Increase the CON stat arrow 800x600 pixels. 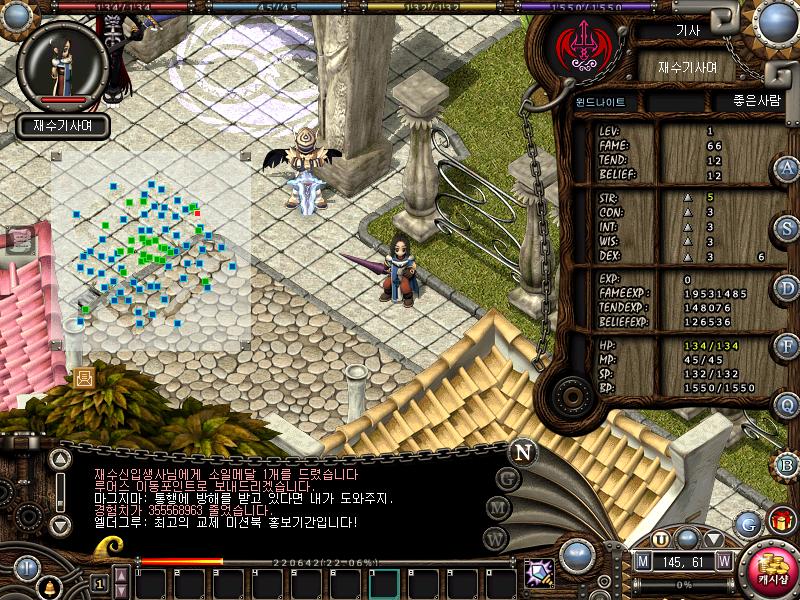[687, 213]
